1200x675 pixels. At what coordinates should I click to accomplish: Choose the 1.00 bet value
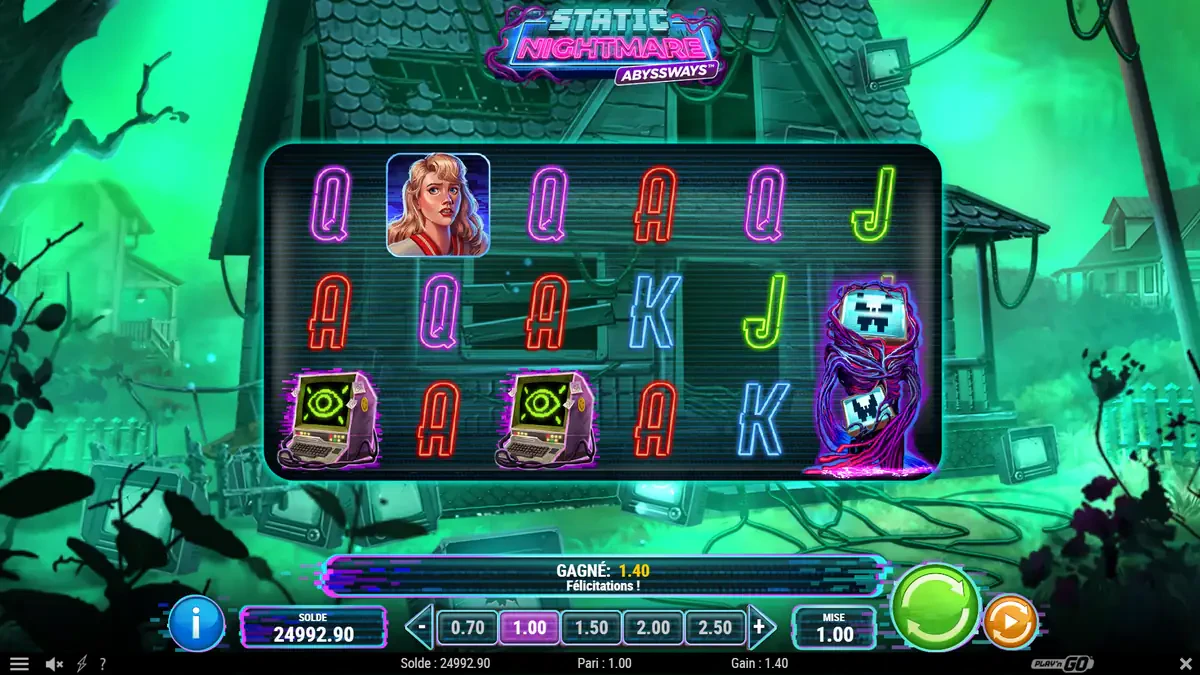529,628
